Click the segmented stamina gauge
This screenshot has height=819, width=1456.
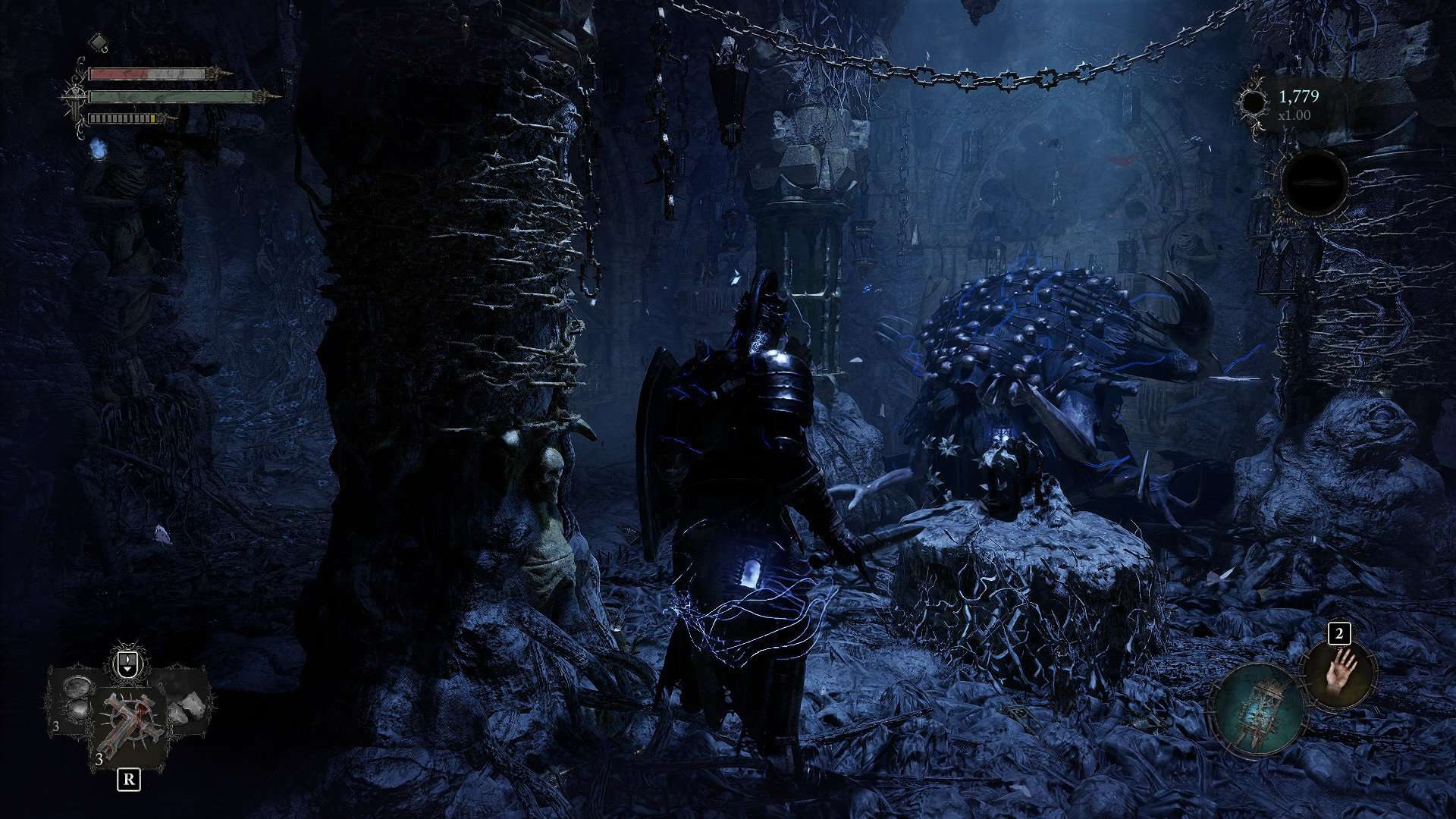coord(121,118)
